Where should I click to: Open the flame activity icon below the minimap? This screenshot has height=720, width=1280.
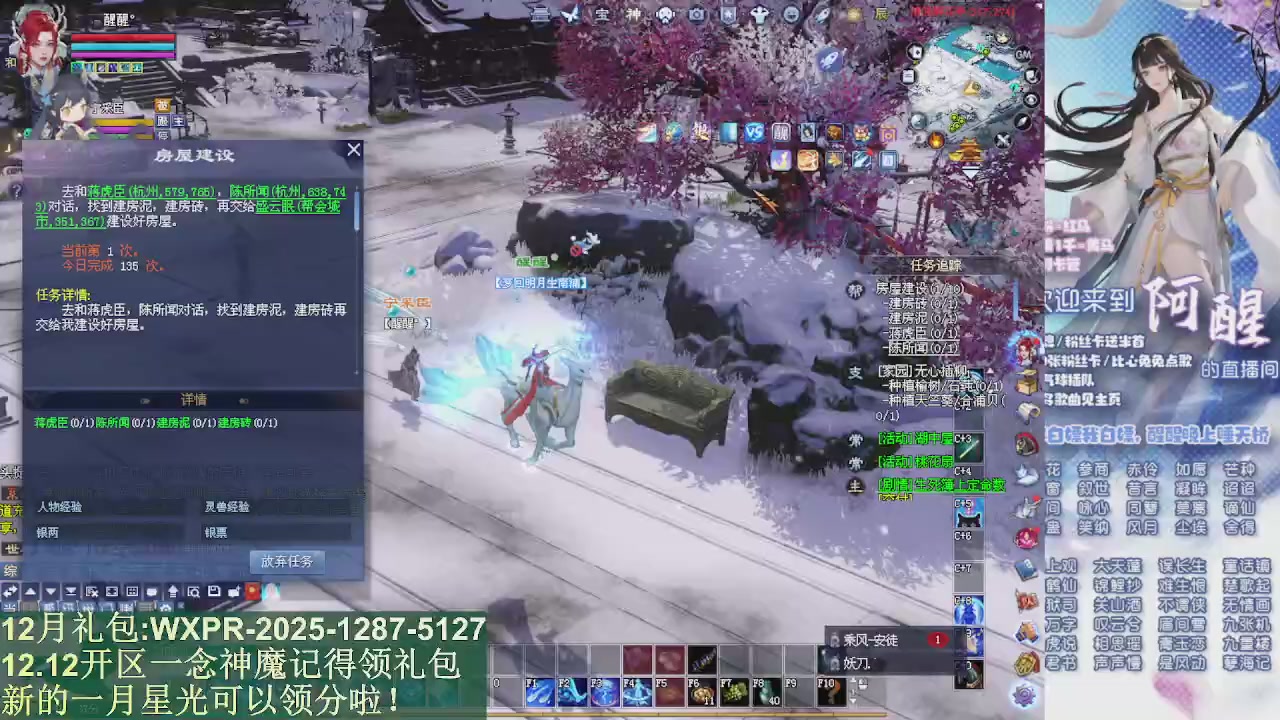pyautogui.click(x=936, y=141)
